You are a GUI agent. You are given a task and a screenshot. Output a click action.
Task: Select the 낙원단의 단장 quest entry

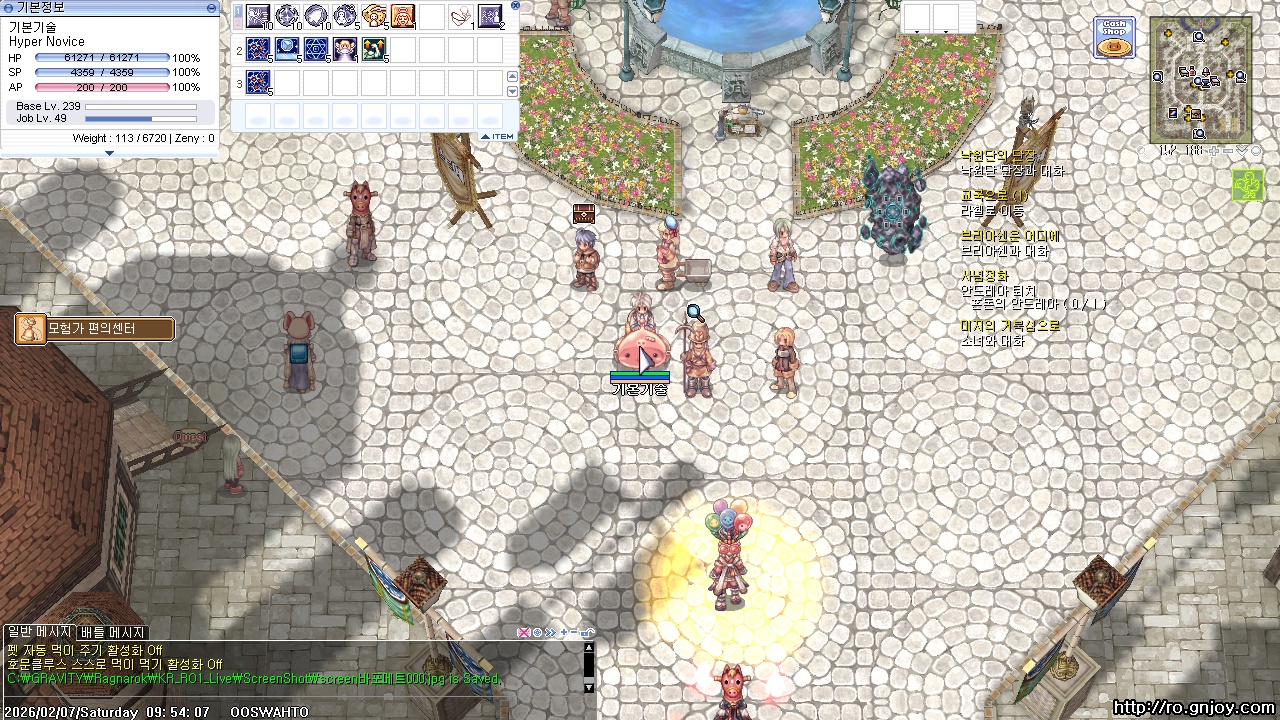pyautogui.click(x=998, y=156)
